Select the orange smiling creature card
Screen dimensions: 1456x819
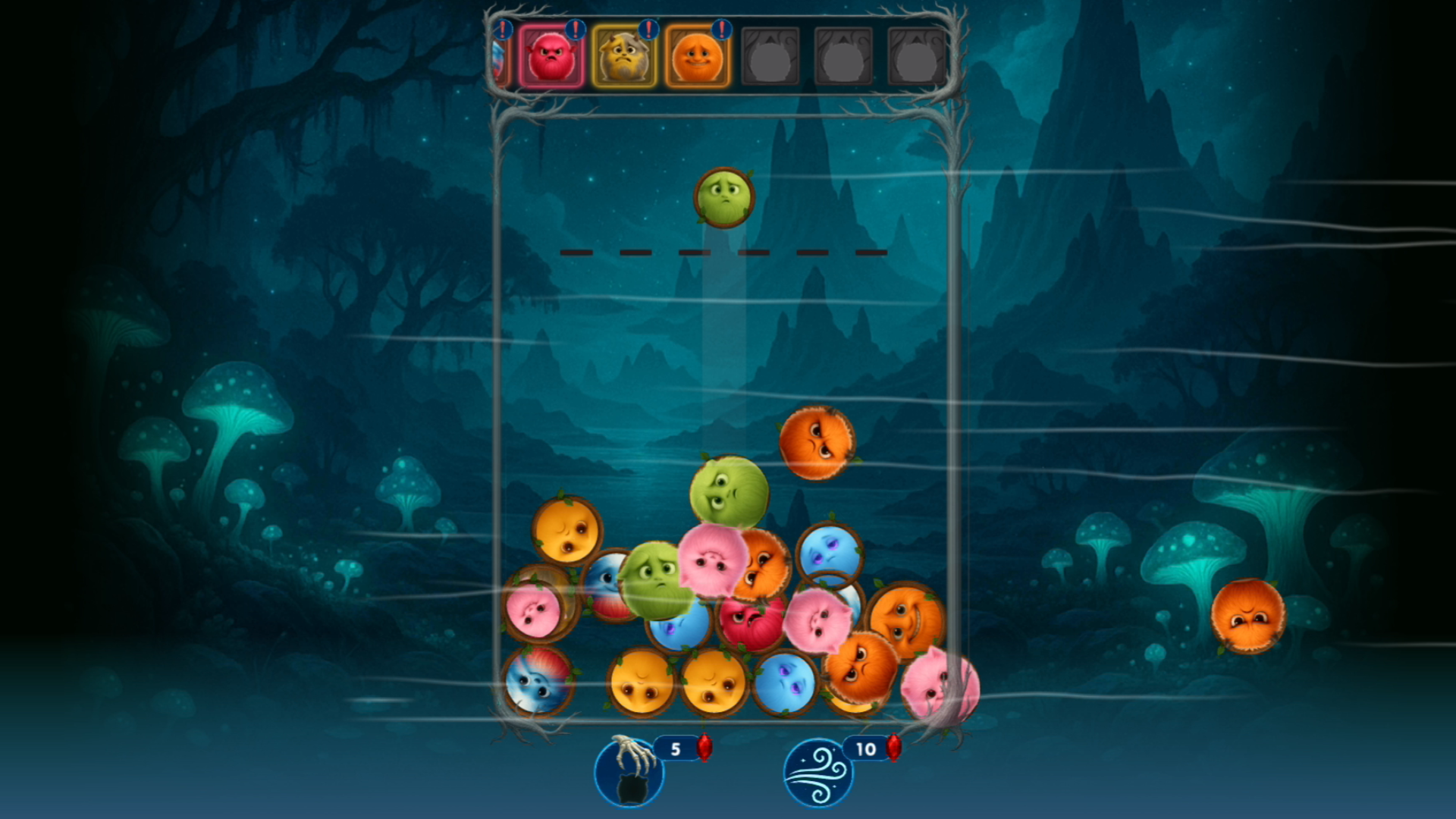pyautogui.click(x=697, y=57)
